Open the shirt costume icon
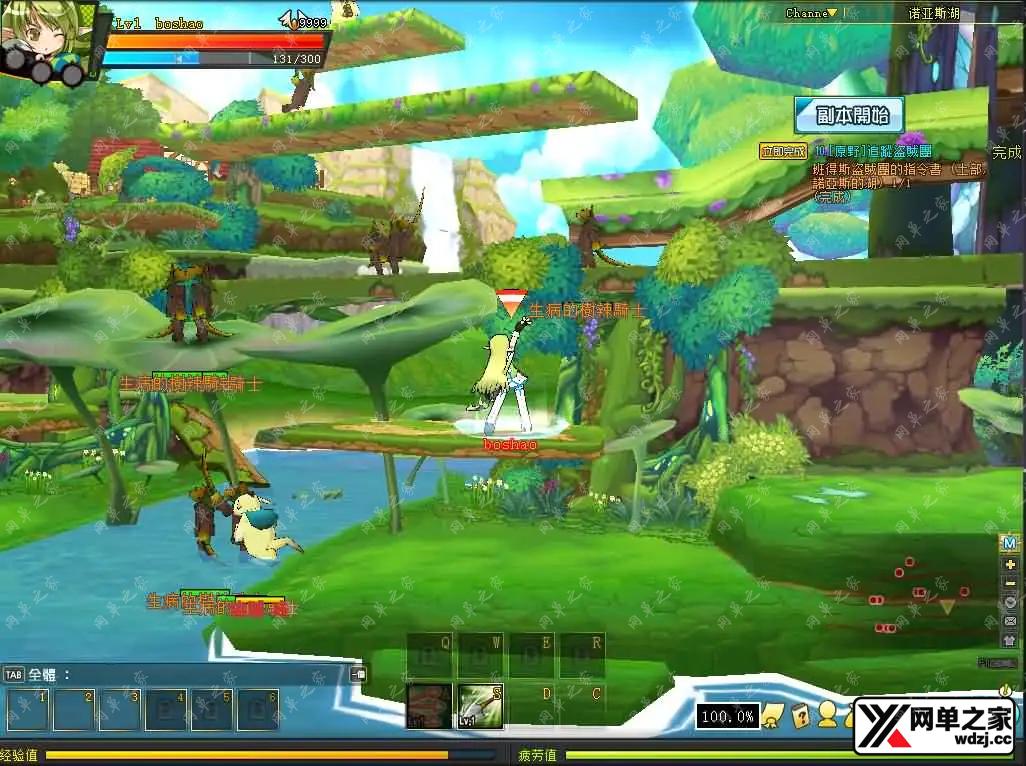 1009,640
